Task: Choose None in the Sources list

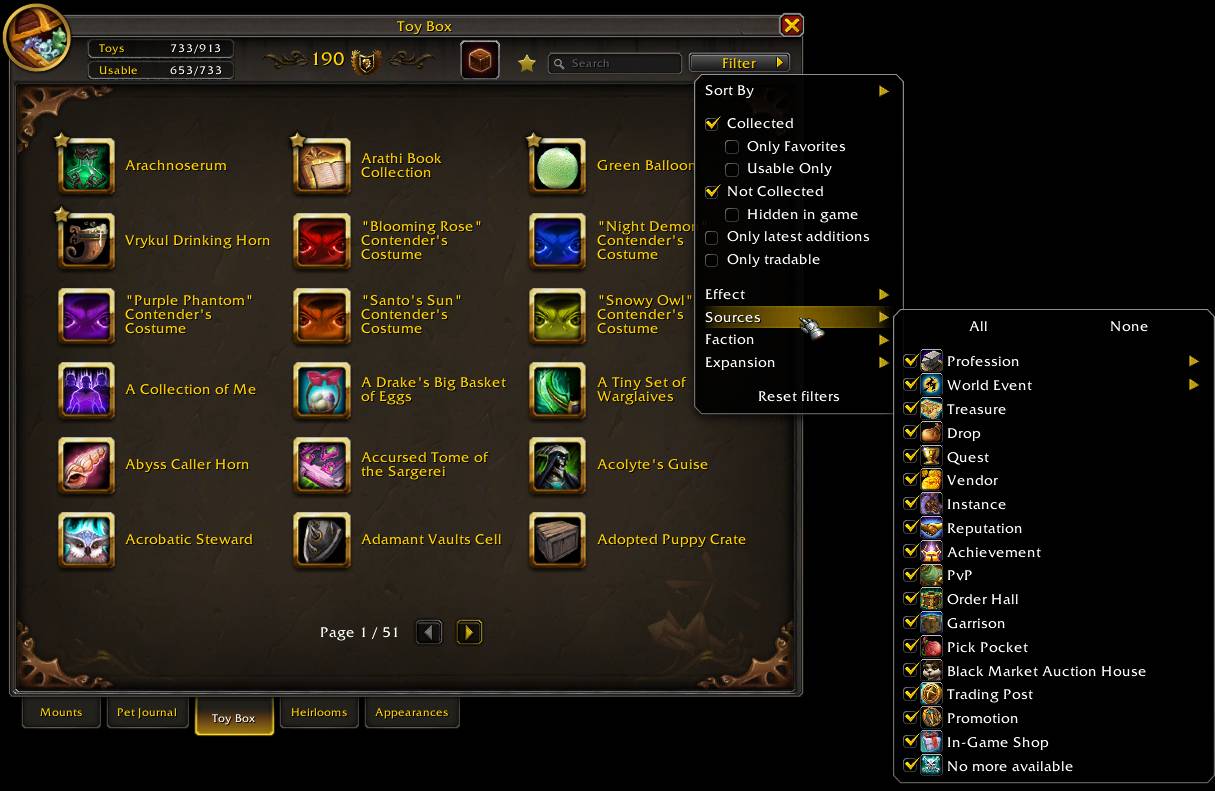Action: (x=1128, y=326)
